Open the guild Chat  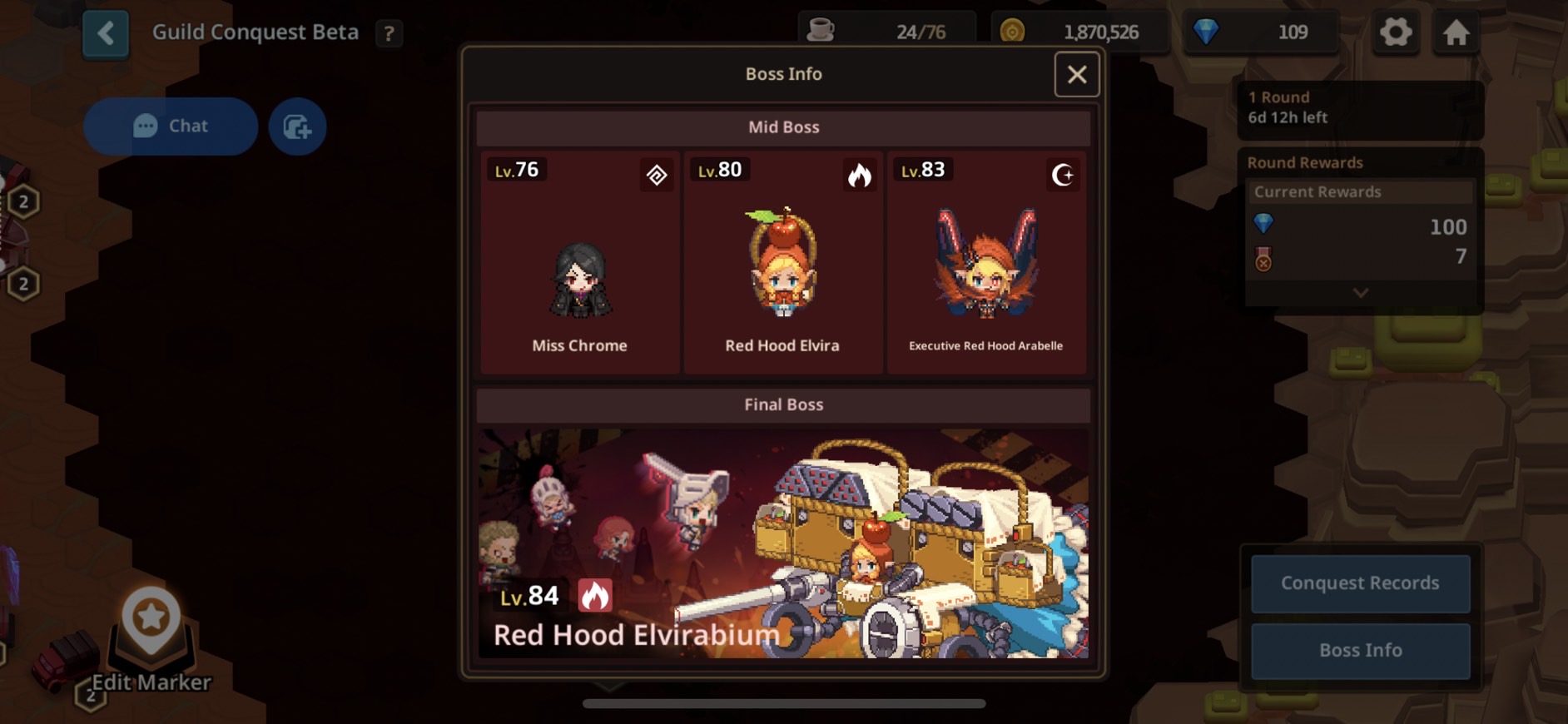tap(171, 126)
